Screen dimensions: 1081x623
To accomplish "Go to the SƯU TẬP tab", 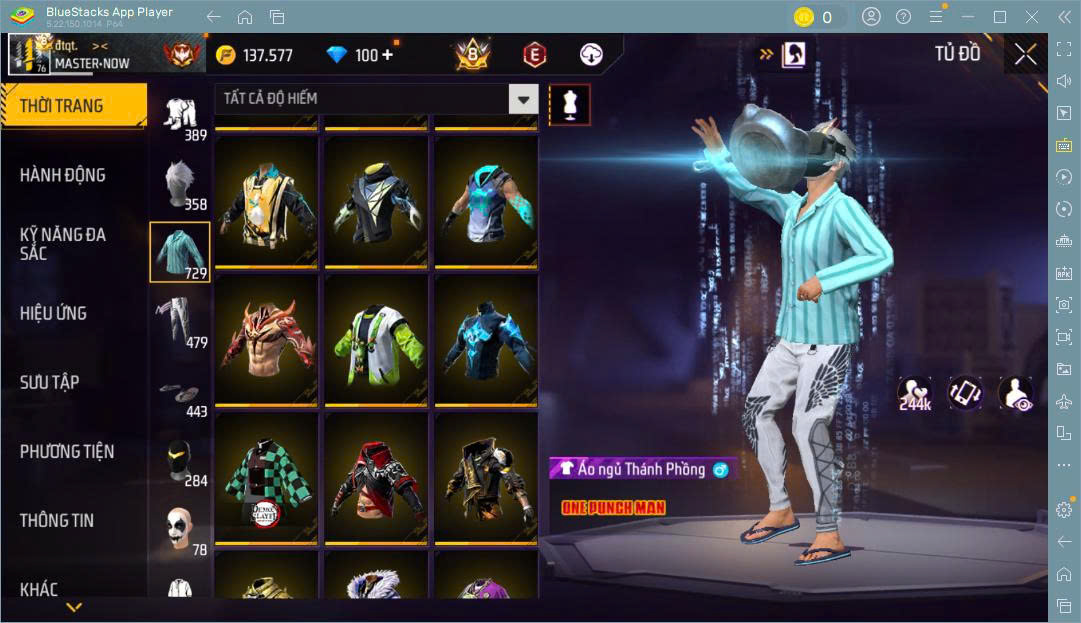I will 50,382.
